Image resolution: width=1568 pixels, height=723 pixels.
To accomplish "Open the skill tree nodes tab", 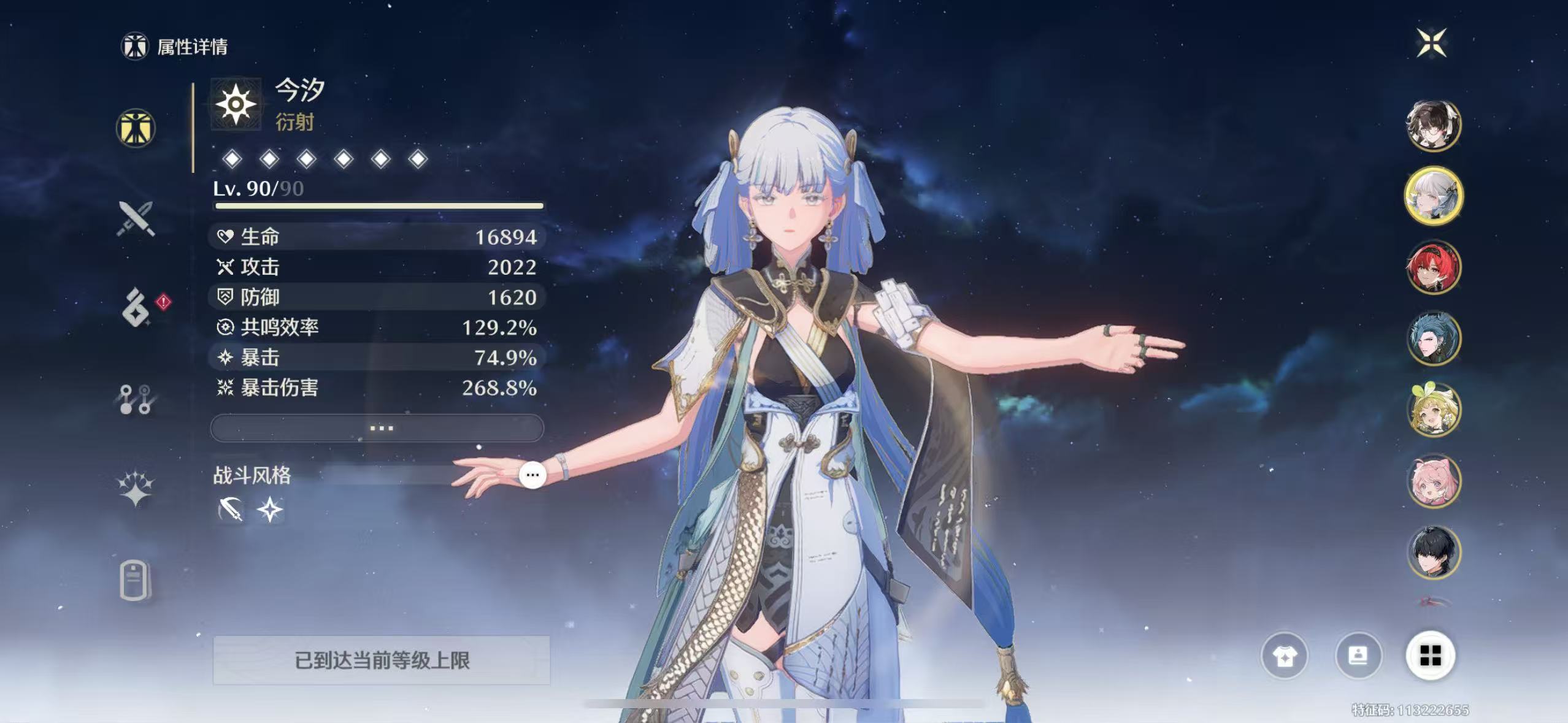I will point(136,399).
